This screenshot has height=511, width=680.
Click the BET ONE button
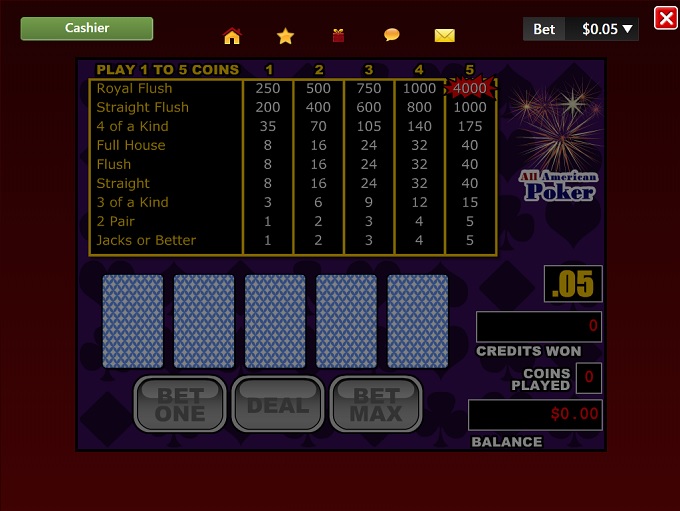coord(180,404)
